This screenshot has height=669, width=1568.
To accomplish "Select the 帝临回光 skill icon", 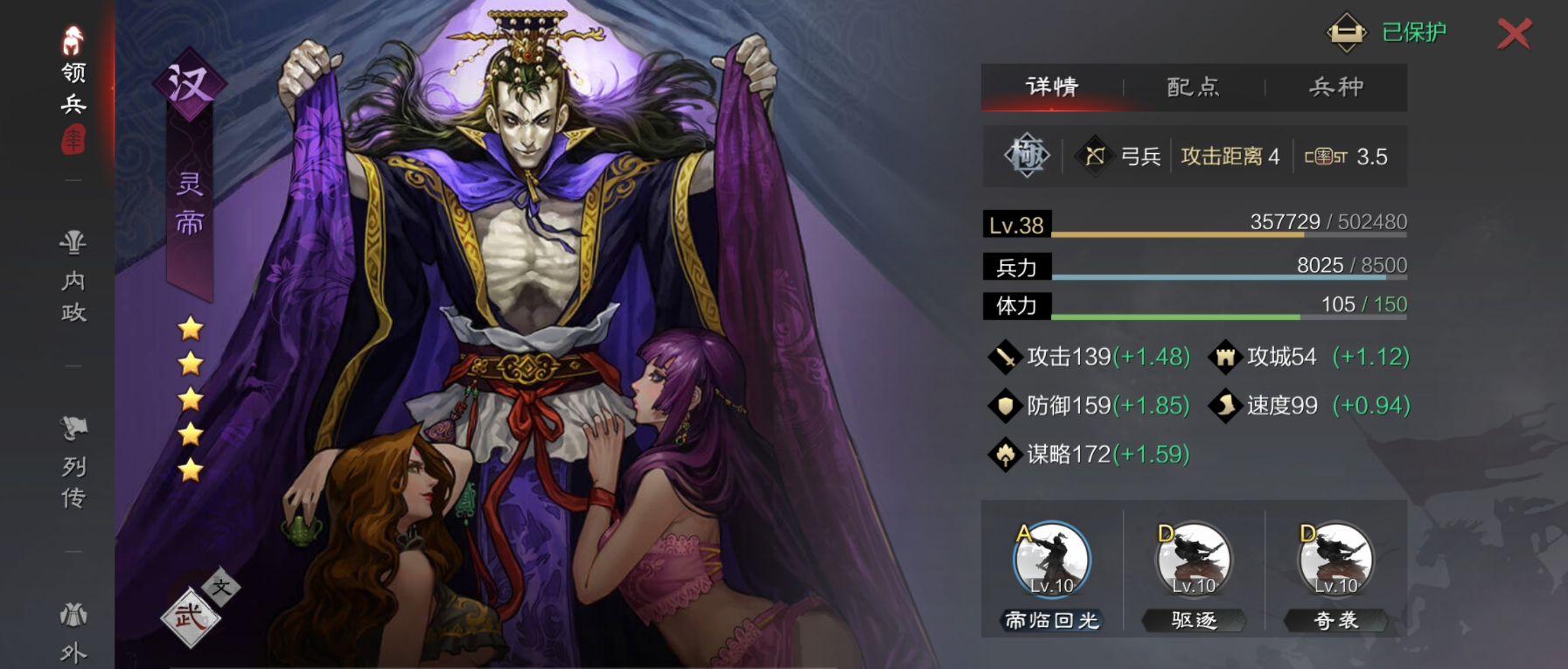I will (1052, 561).
